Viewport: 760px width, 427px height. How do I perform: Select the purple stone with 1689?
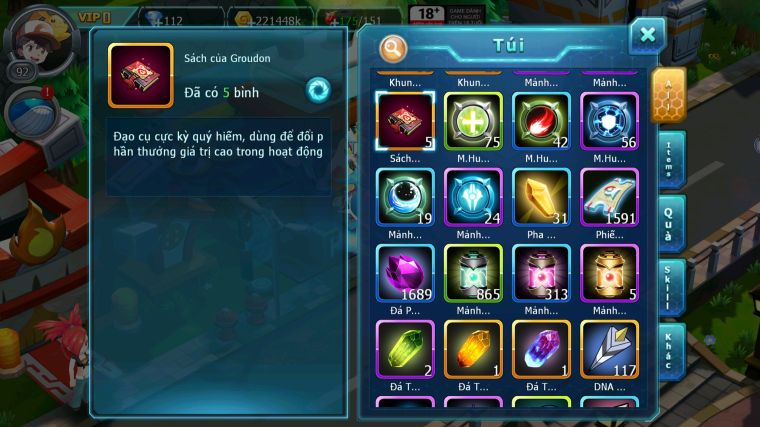[405, 273]
